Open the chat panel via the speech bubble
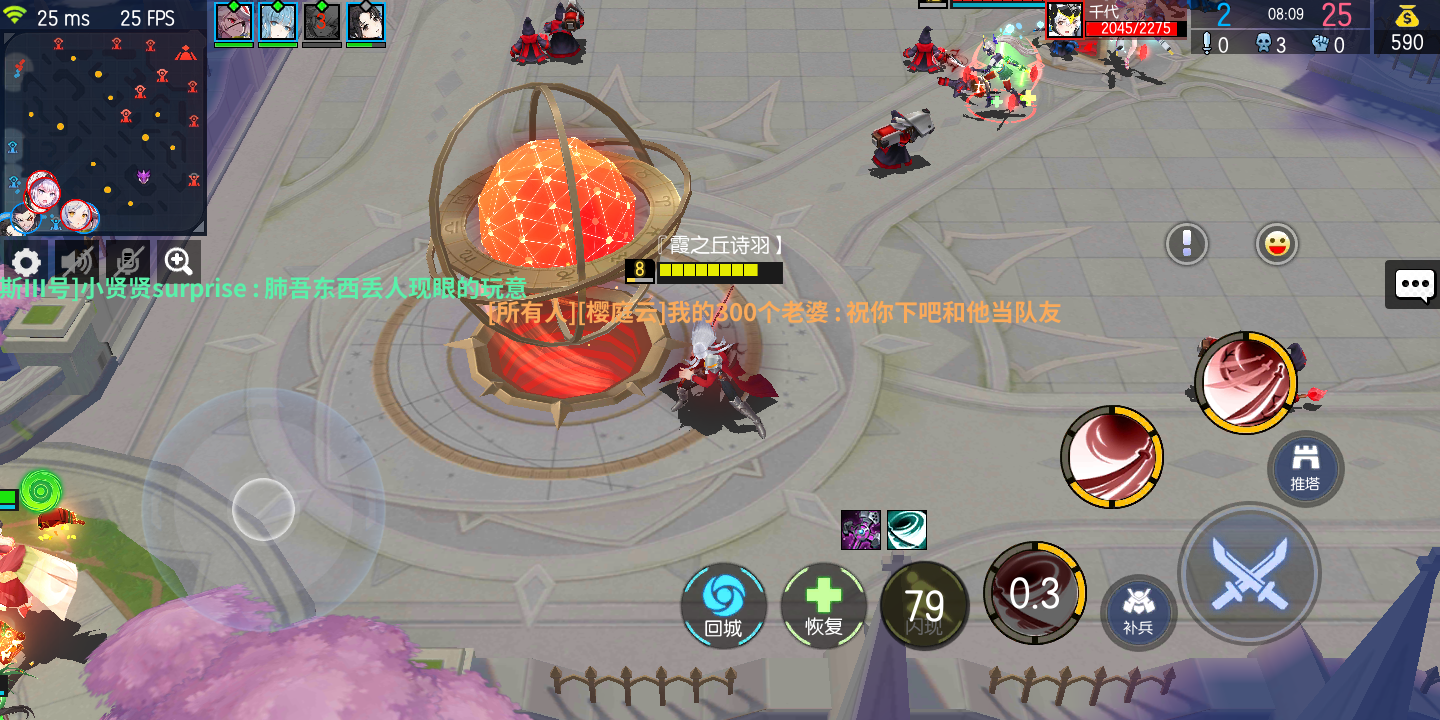 point(1412,285)
